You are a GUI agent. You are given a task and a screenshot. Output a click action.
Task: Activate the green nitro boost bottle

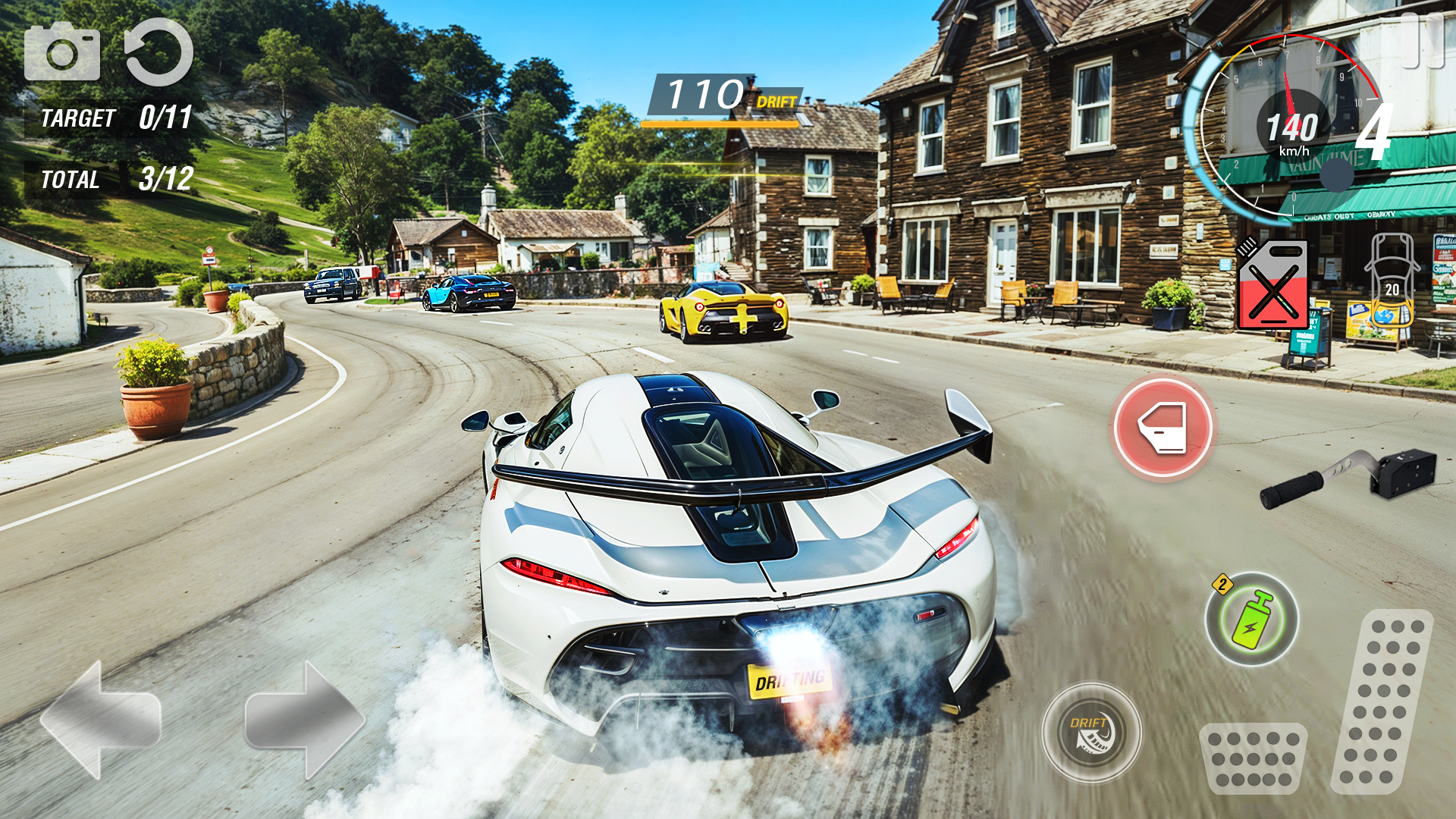[1252, 620]
